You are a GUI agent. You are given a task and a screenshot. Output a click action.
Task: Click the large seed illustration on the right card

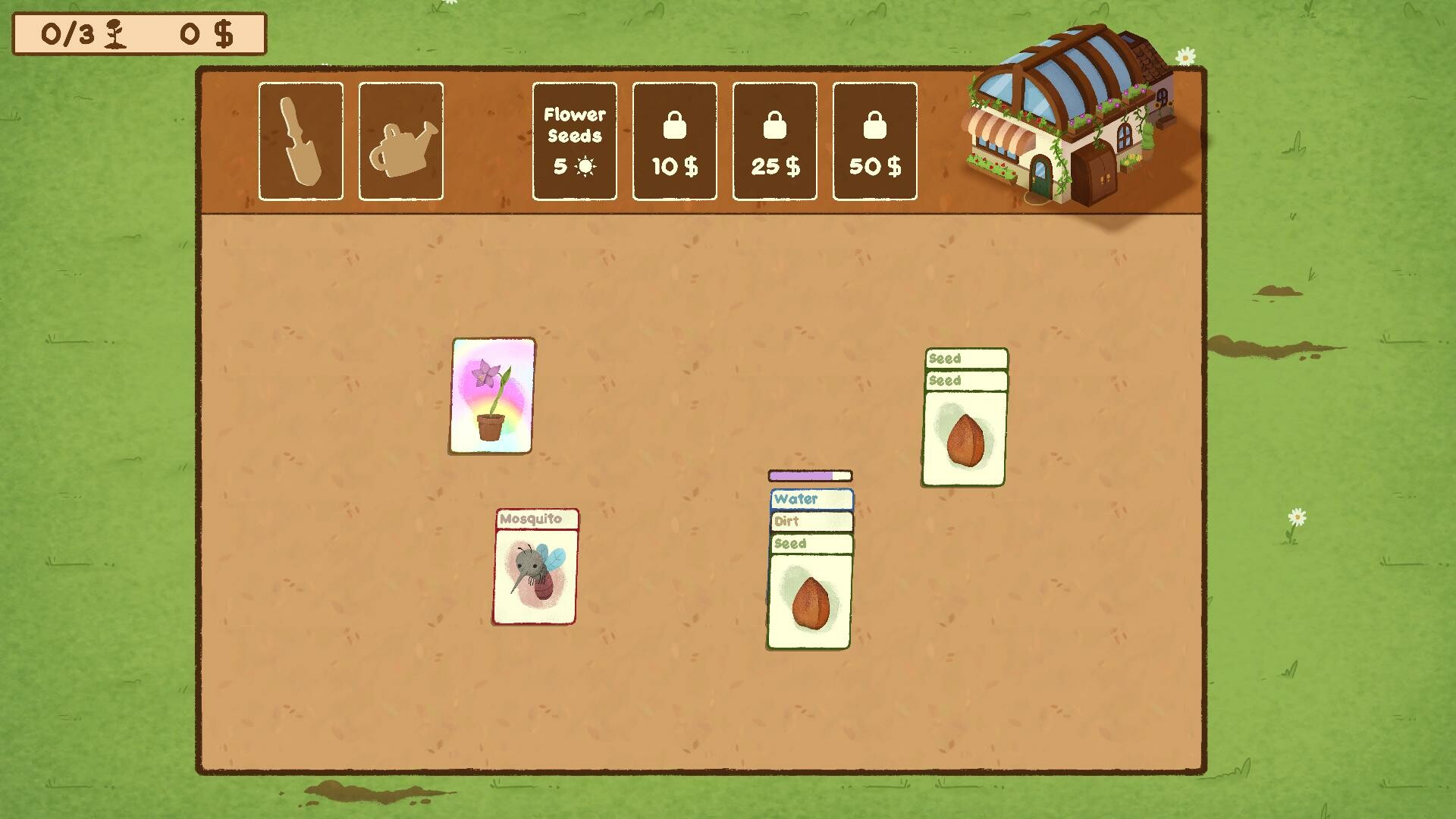(965, 440)
